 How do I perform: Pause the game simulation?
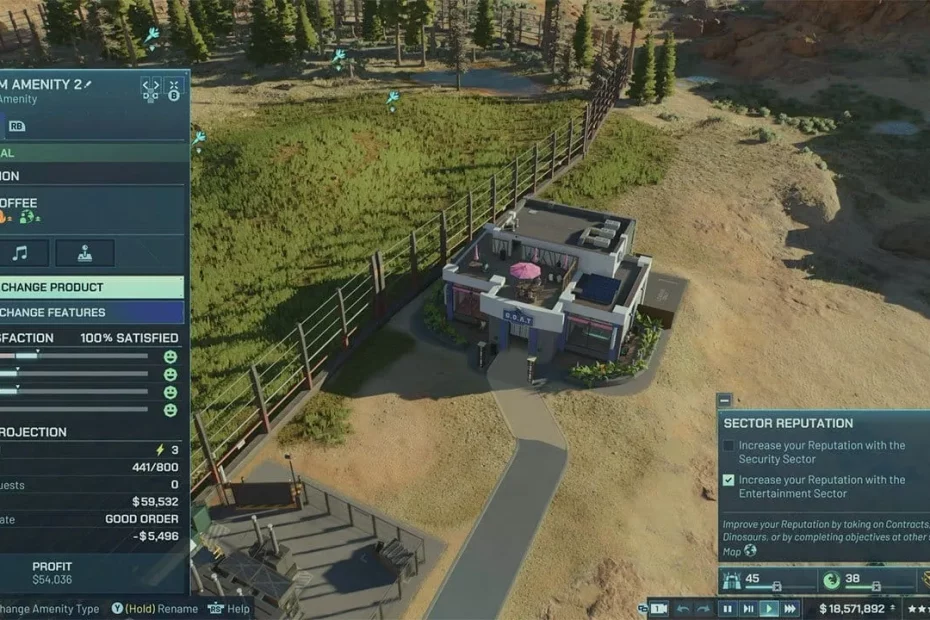pos(727,608)
